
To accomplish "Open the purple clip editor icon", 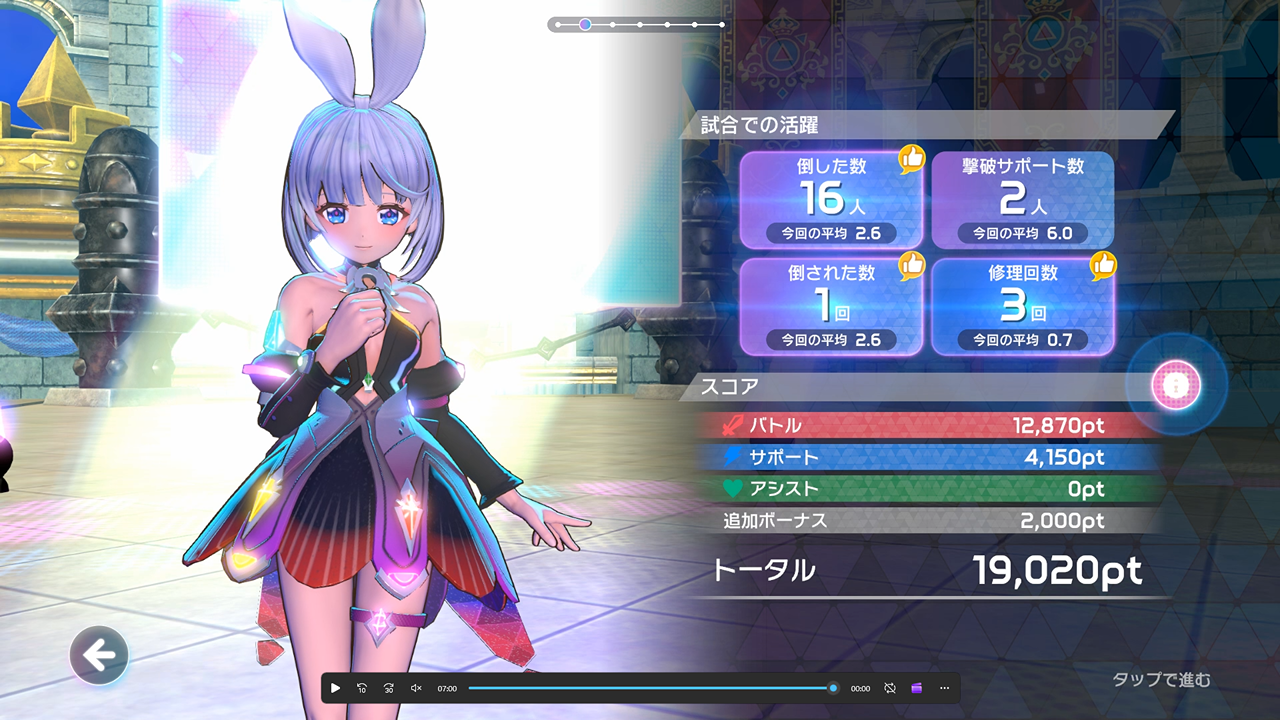I will click(917, 688).
